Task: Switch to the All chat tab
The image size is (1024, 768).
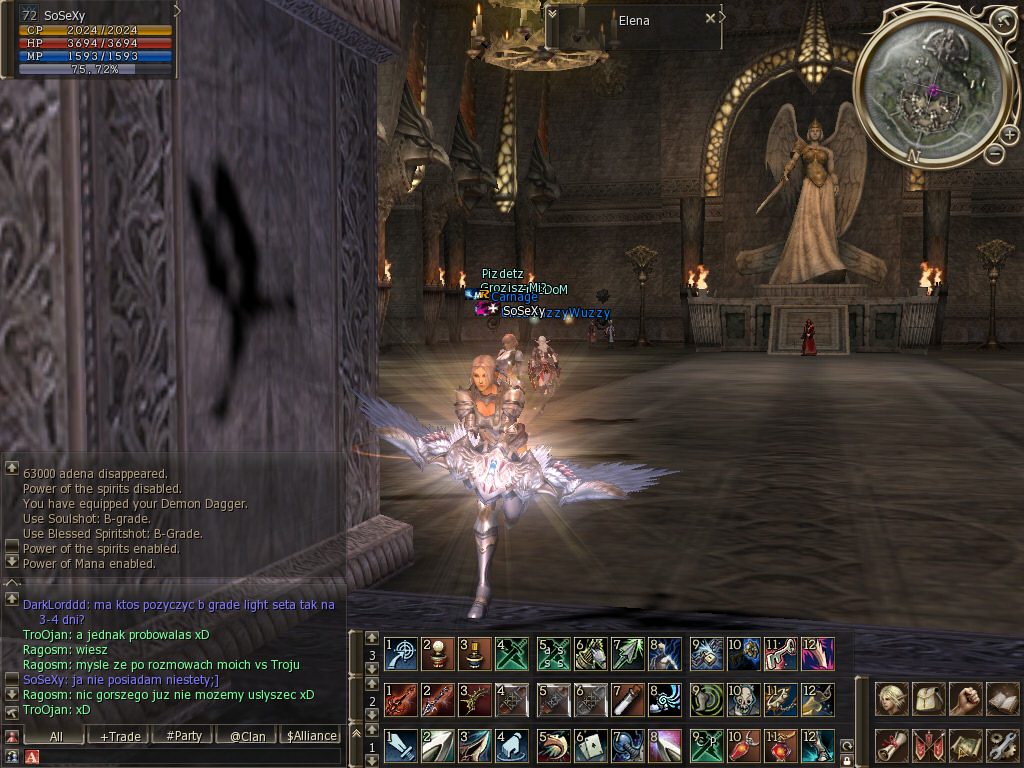Action: [56, 736]
